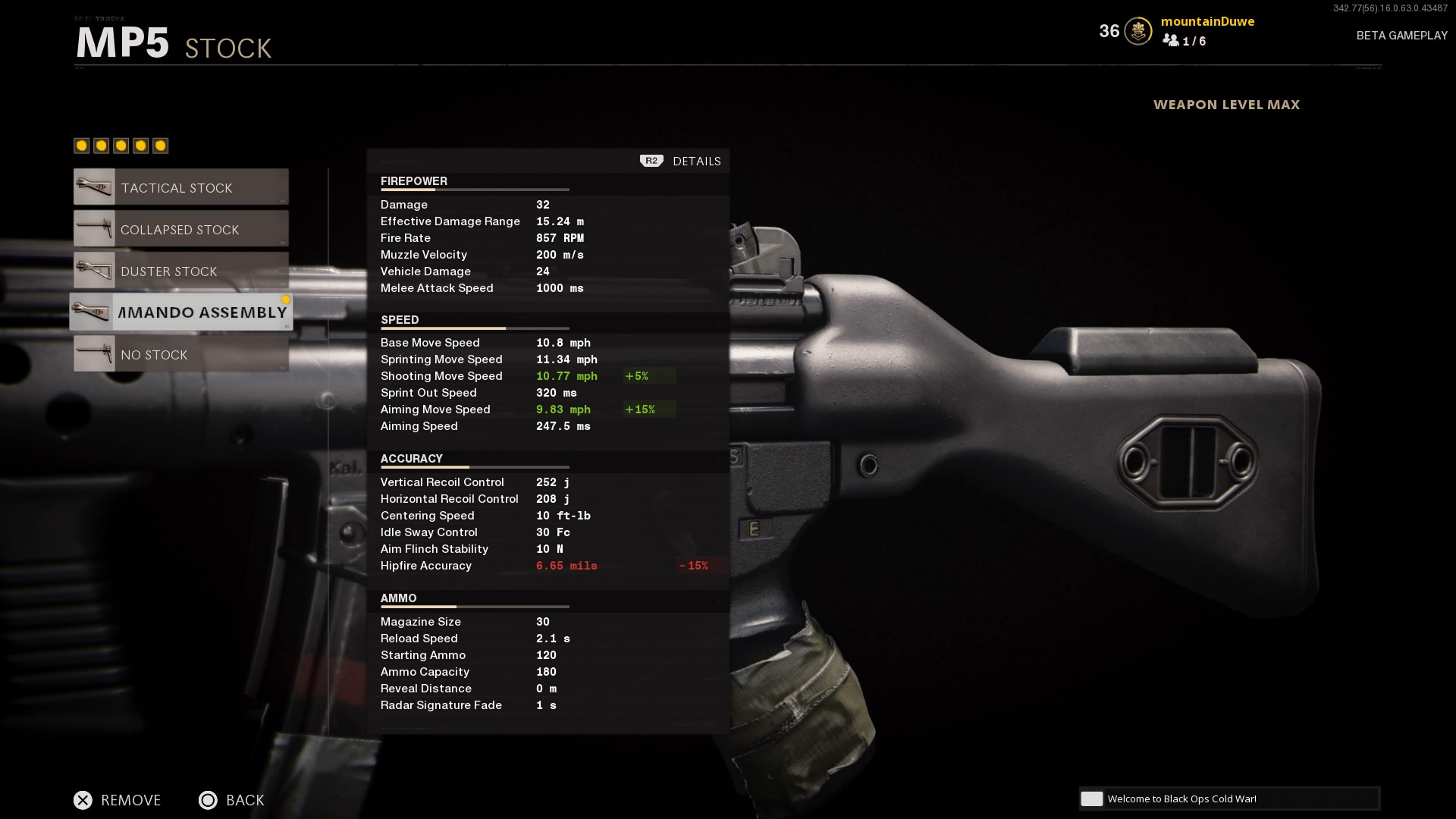
Task: Click the player emblem next to level 36
Action: click(1137, 31)
